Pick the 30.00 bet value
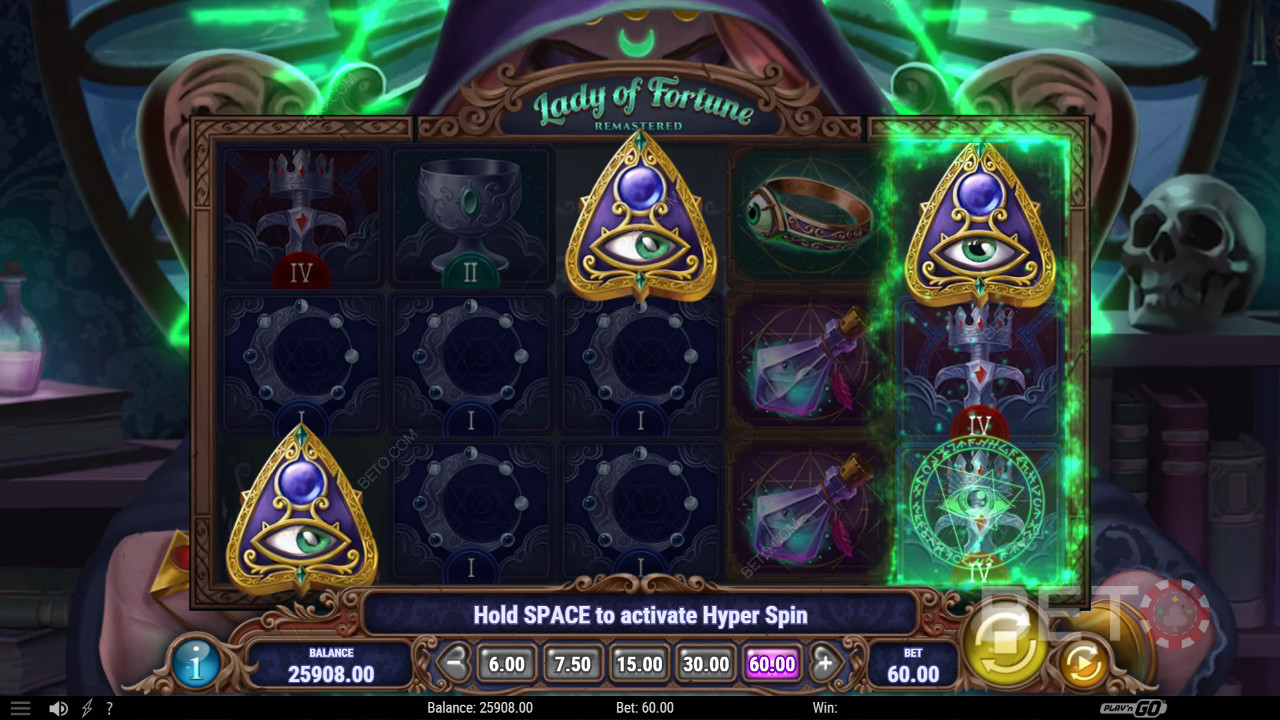Screen dimensions: 1280x720 pyautogui.click(x=705, y=664)
